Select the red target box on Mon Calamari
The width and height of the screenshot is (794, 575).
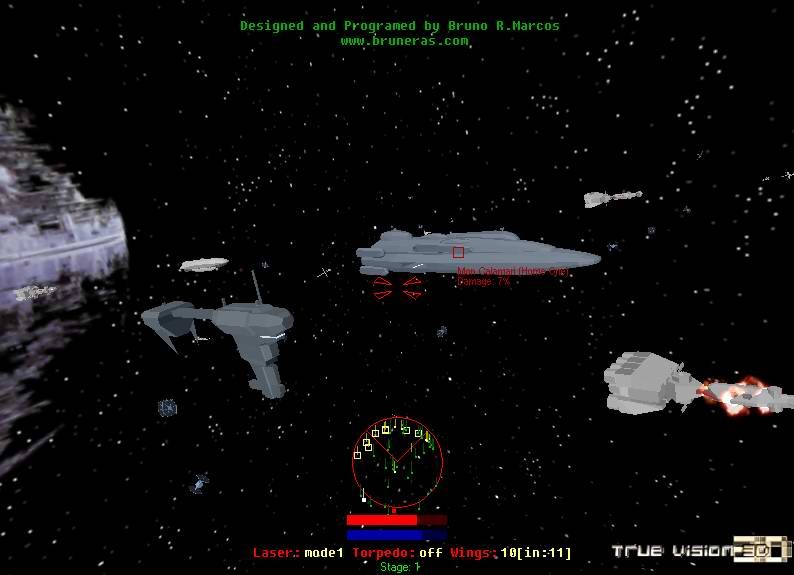click(458, 253)
